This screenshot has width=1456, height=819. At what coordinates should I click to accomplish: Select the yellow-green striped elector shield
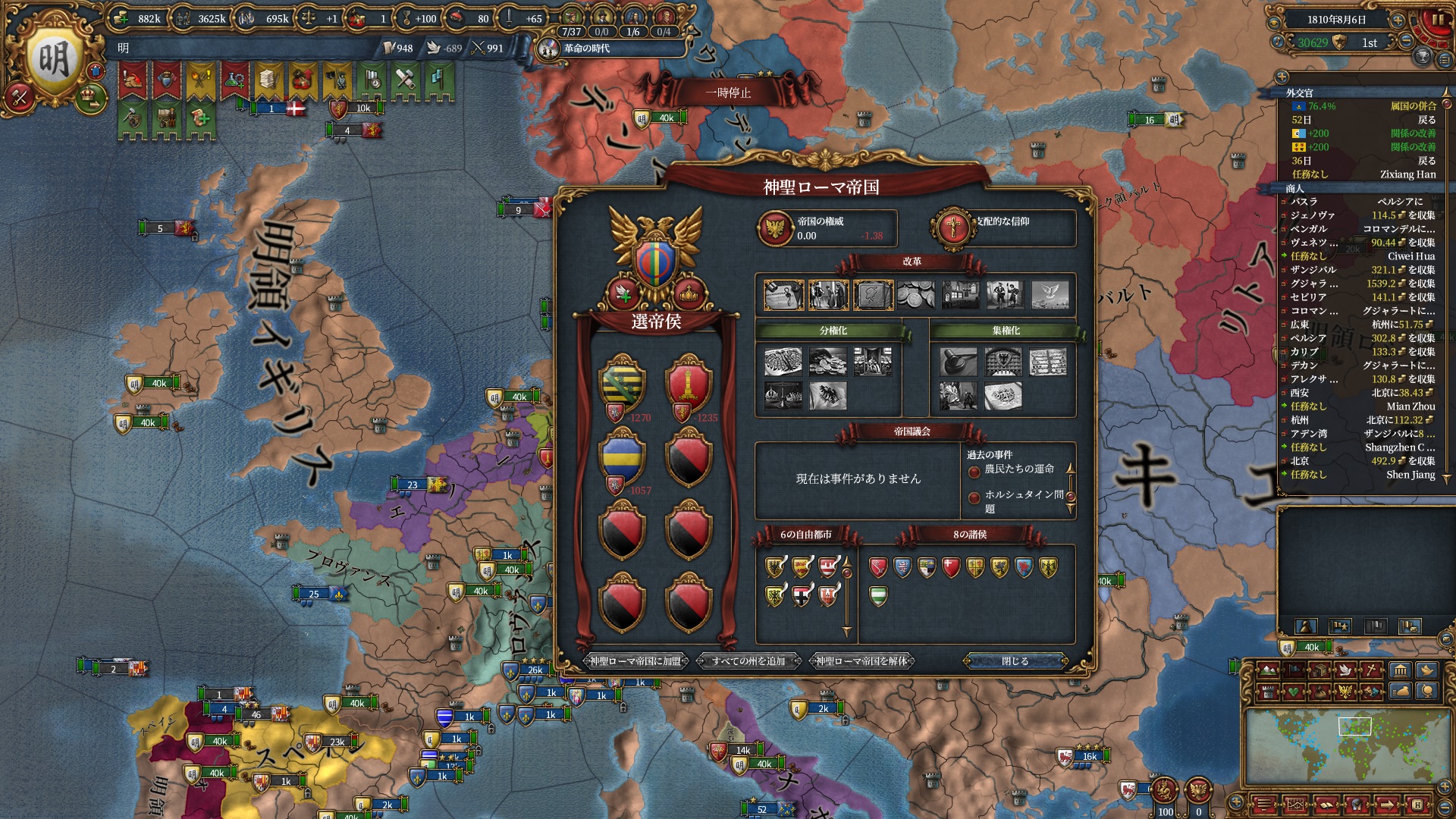pyautogui.click(x=622, y=383)
